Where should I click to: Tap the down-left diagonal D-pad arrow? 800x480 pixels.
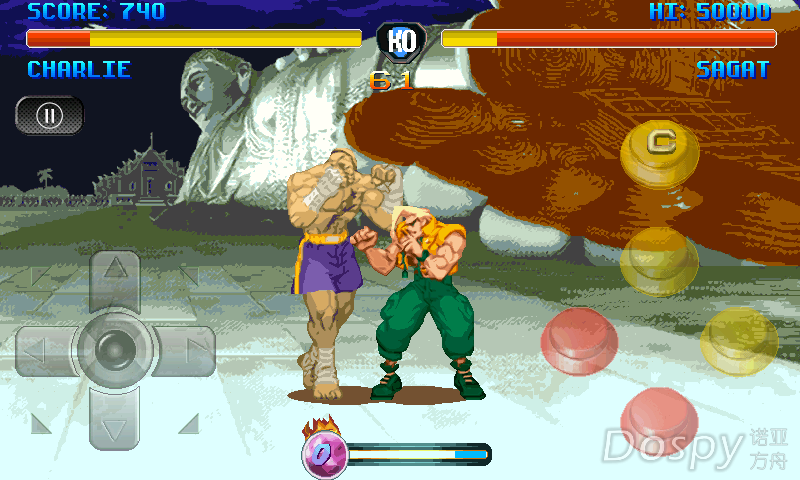tap(43, 424)
